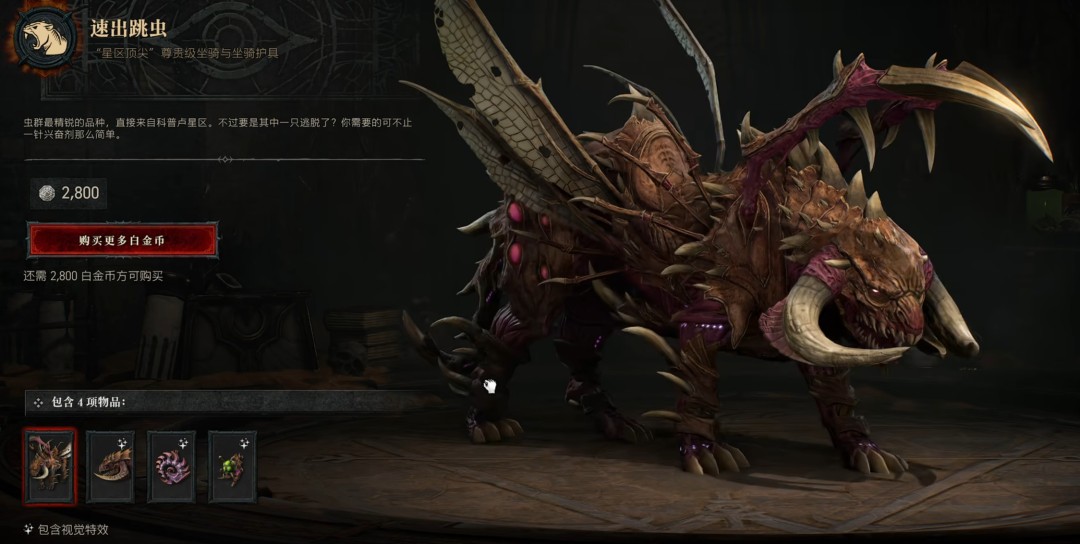Click the roaring beast shop emblem icon
This screenshot has height=544, width=1080.
tap(43, 38)
